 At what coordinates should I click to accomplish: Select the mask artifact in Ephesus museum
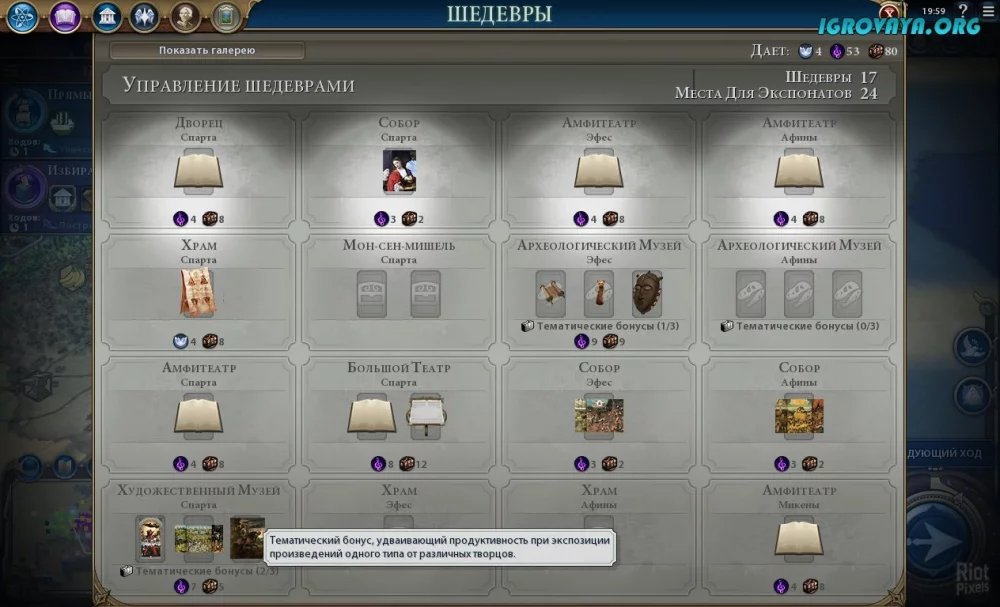tap(647, 293)
